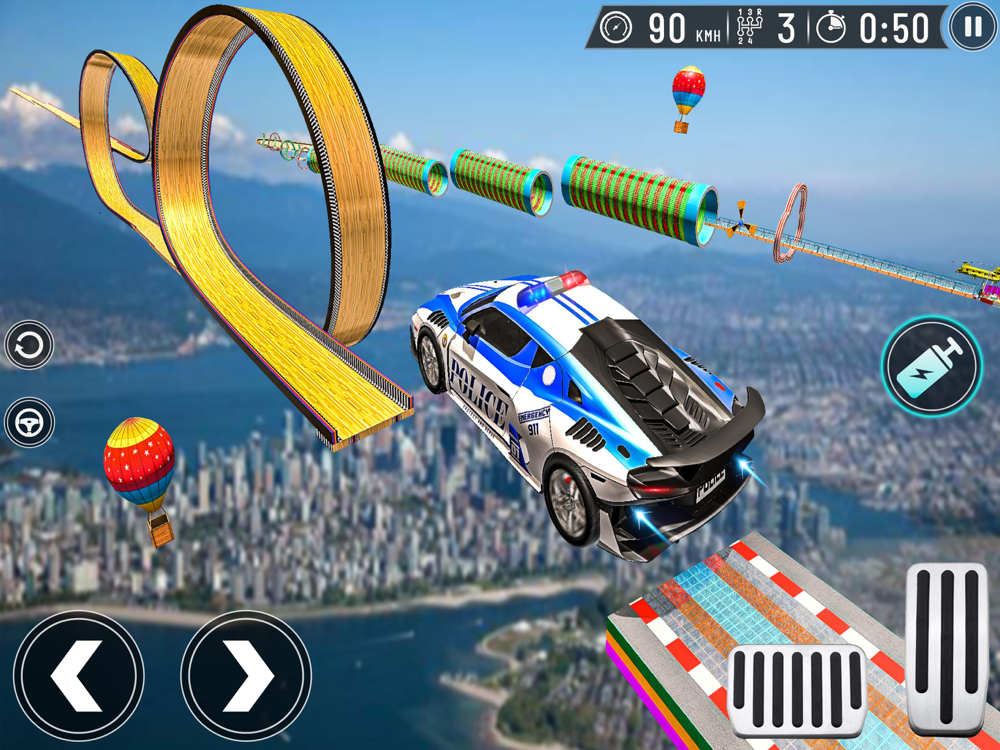
Task: Hit the wide brake pedal
Action: click(x=797, y=692)
